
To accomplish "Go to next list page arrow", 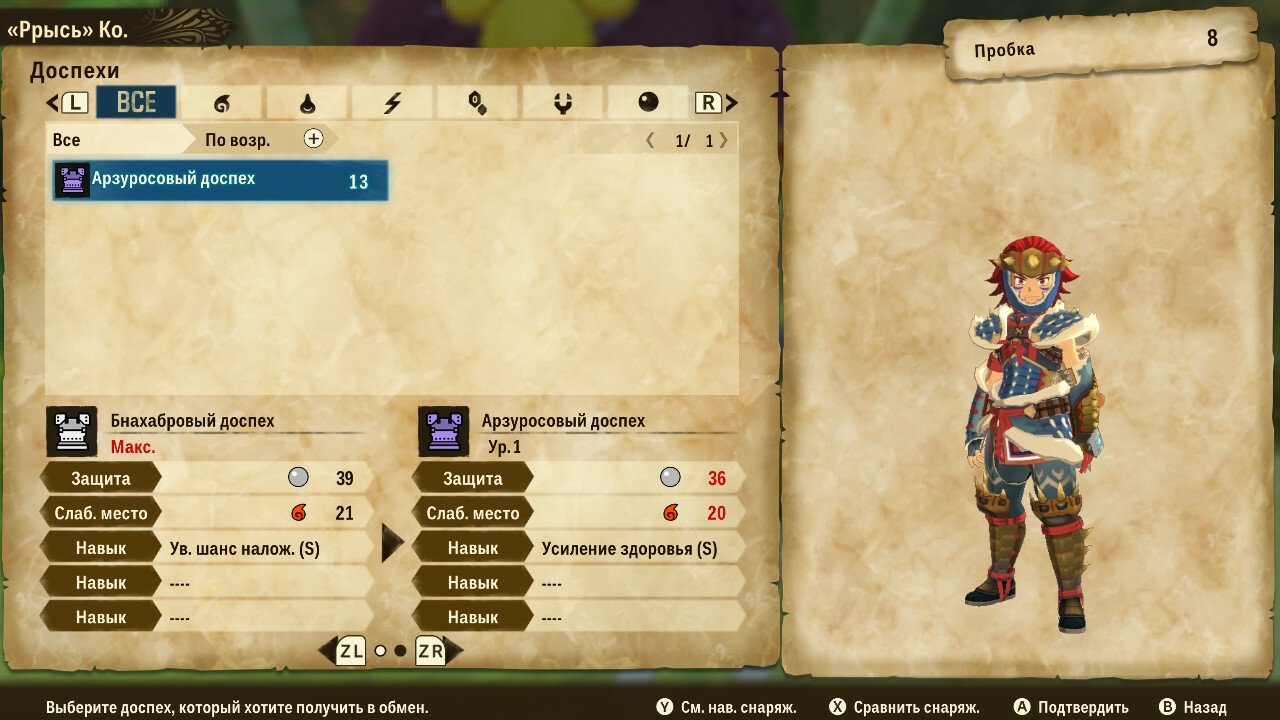I will [x=724, y=140].
